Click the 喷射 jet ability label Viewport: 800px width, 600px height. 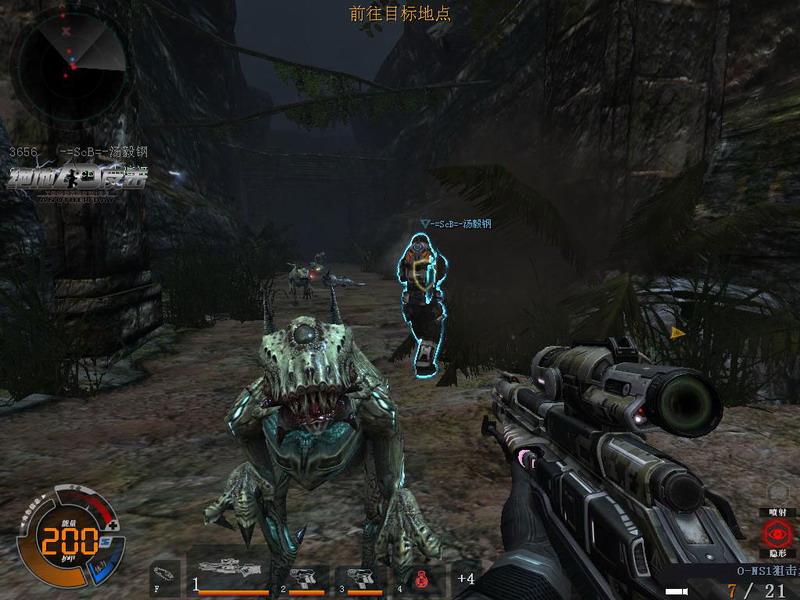pyautogui.click(x=777, y=512)
